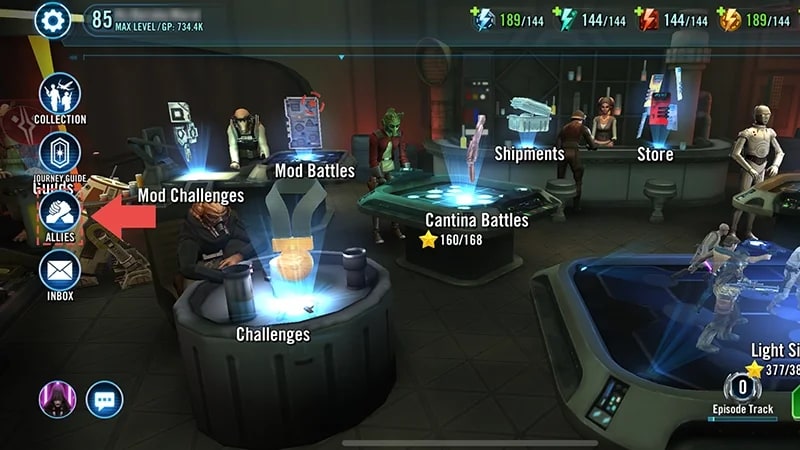Open Cantina Battles
Viewport: 800px width, 450px height.
pos(476,220)
